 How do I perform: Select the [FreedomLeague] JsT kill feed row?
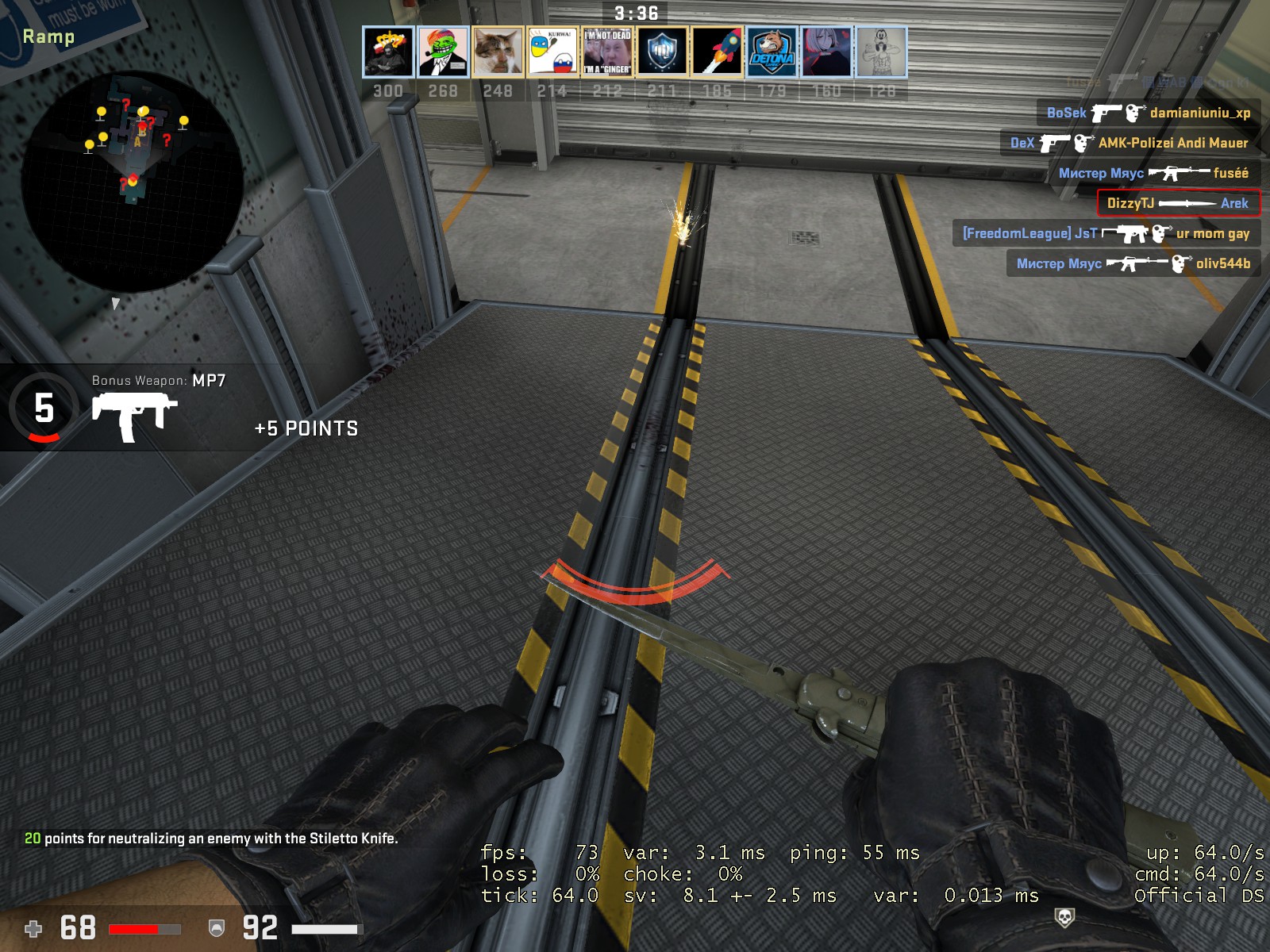pyautogui.click(x=1106, y=233)
